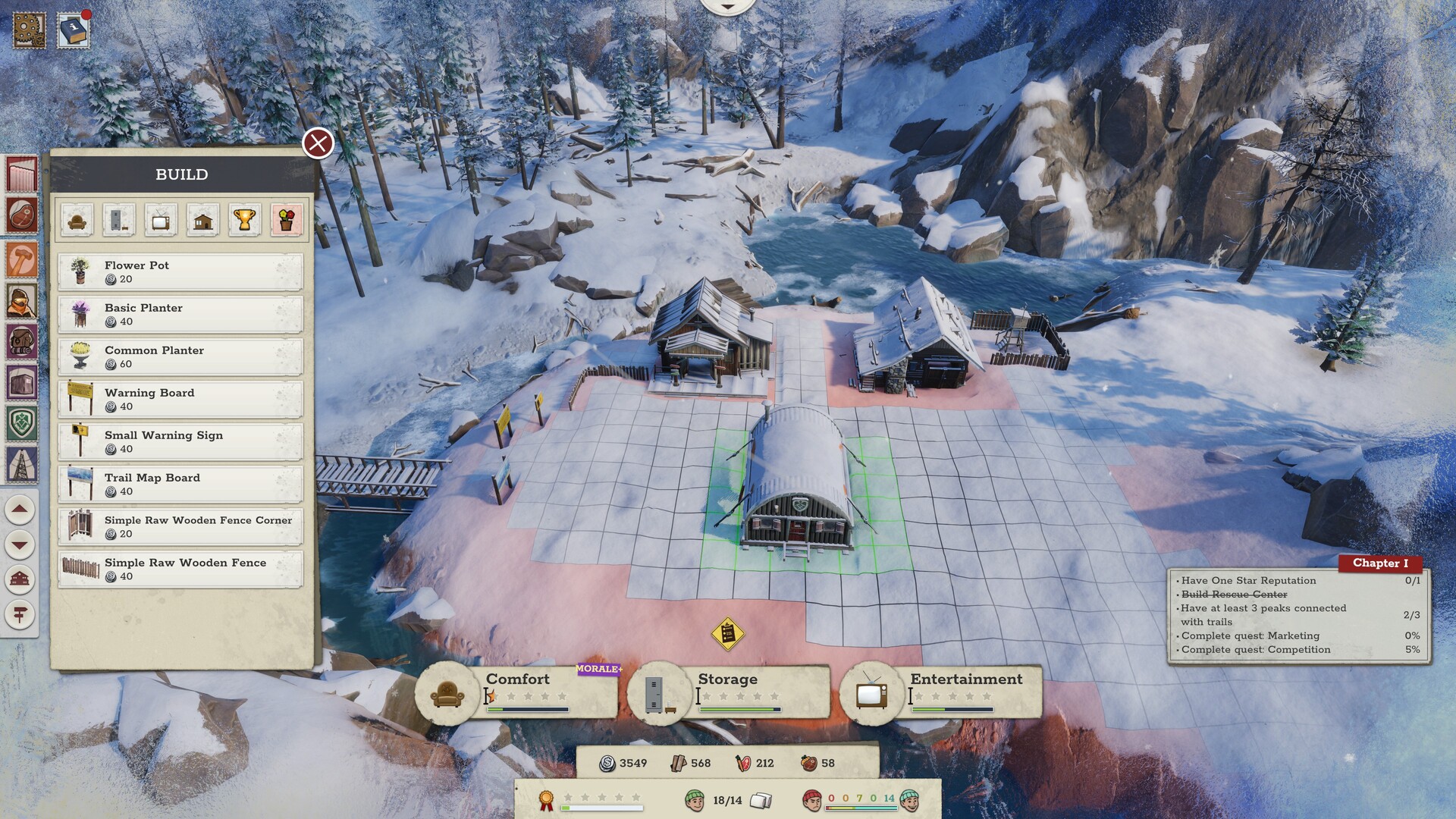1456x819 pixels.
Task: Open the Comfort rating panel
Action: pos(517,692)
